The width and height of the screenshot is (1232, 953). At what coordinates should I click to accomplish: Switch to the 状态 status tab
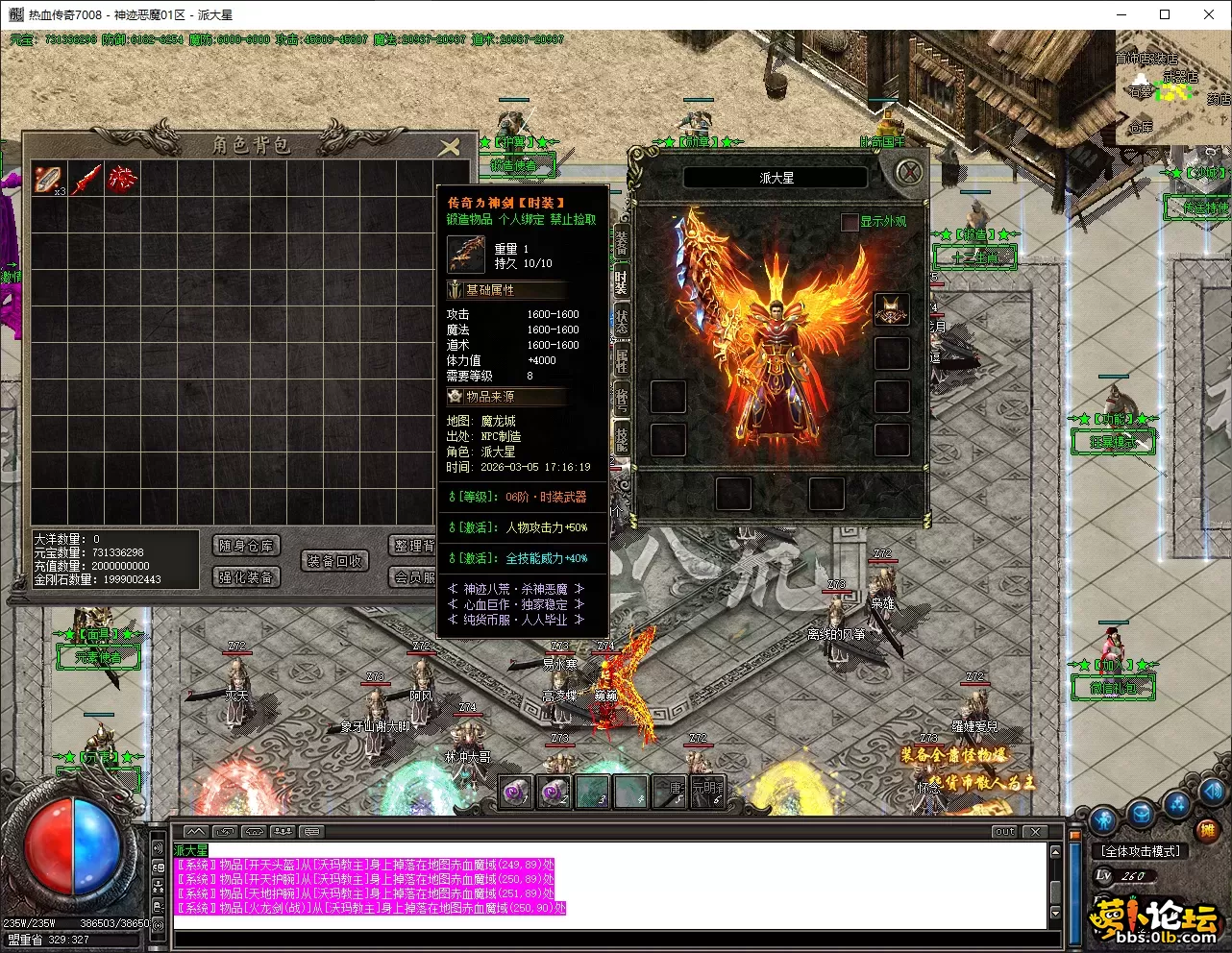tap(621, 322)
